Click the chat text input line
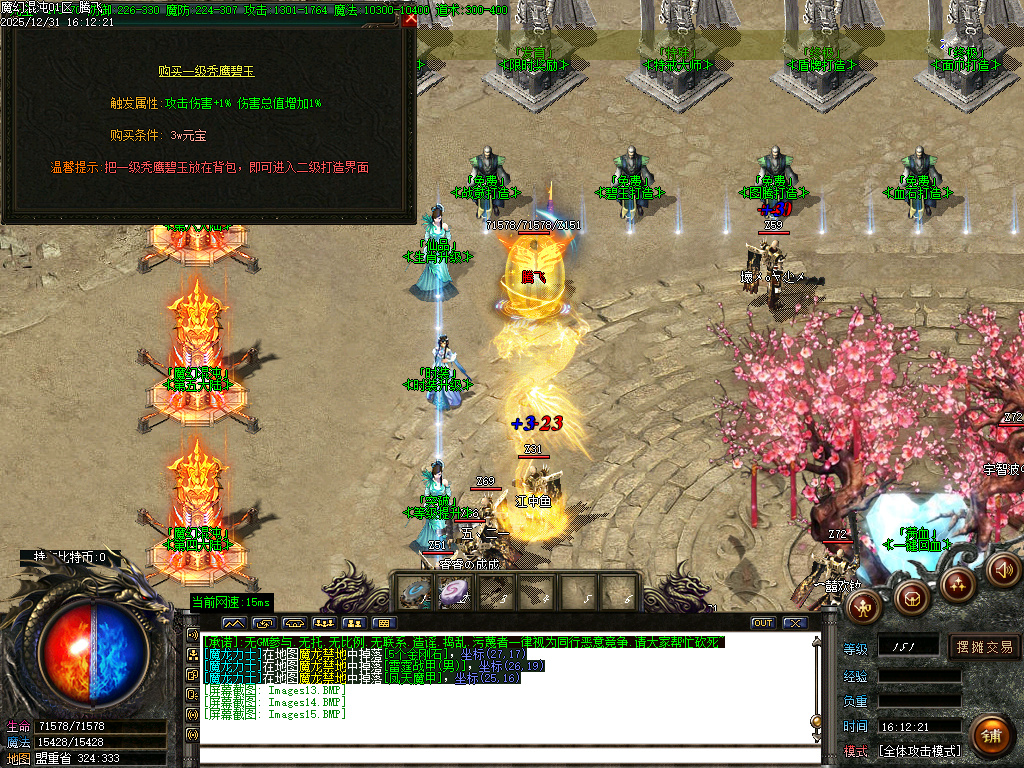This screenshot has height=768, width=1024. pyautogui.click(x=500, y=756)
